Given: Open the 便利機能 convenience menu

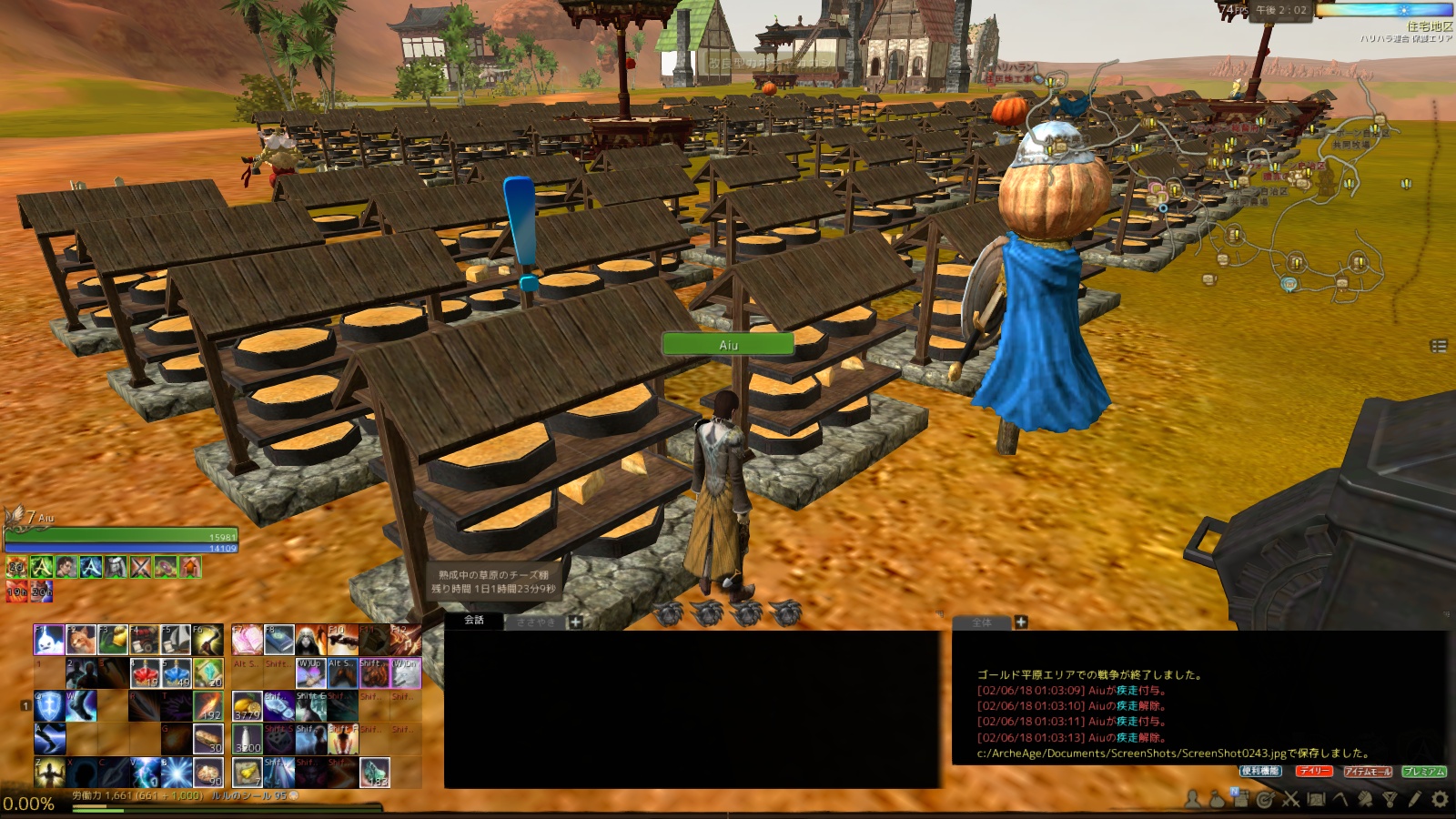Looking at the screenshot, I should tap(1260, 771).
